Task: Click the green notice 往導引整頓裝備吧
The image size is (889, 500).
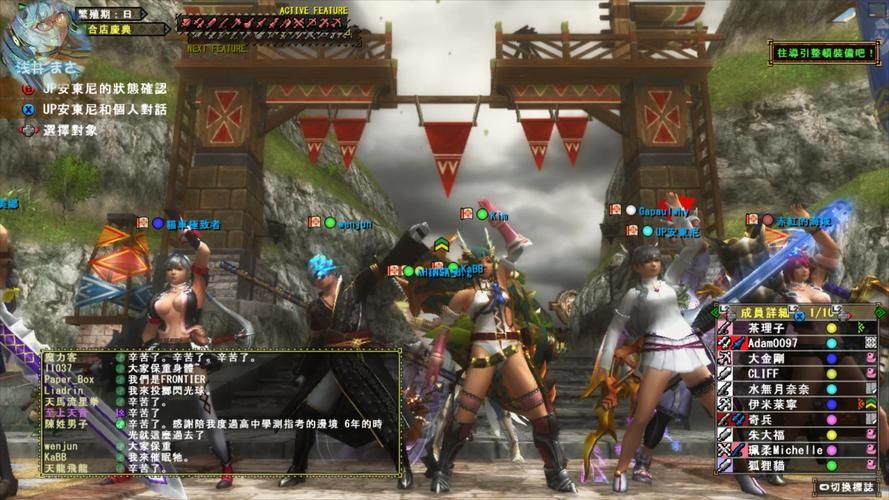Action: coord(822,51)
